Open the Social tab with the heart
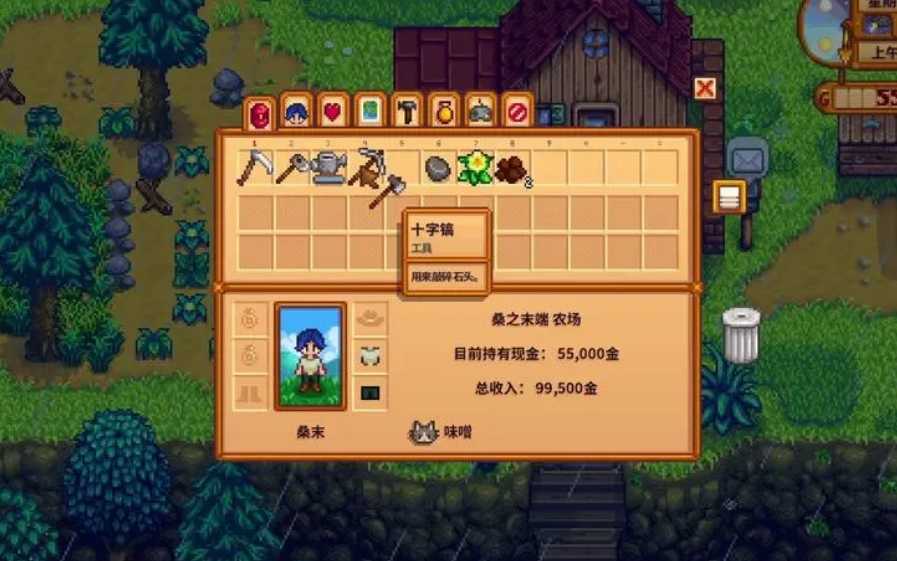 click(x=333, y=112)
